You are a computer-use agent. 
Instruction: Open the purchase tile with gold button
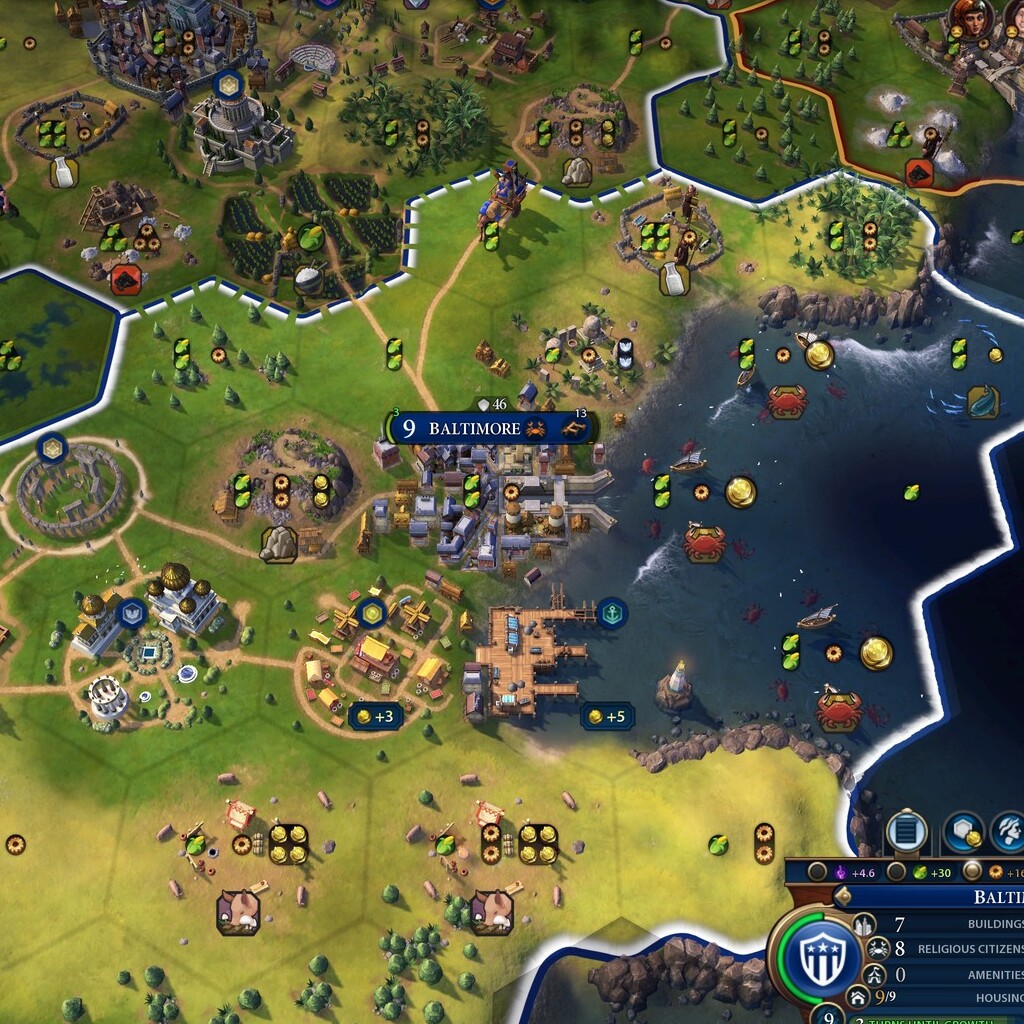(963, 832)
